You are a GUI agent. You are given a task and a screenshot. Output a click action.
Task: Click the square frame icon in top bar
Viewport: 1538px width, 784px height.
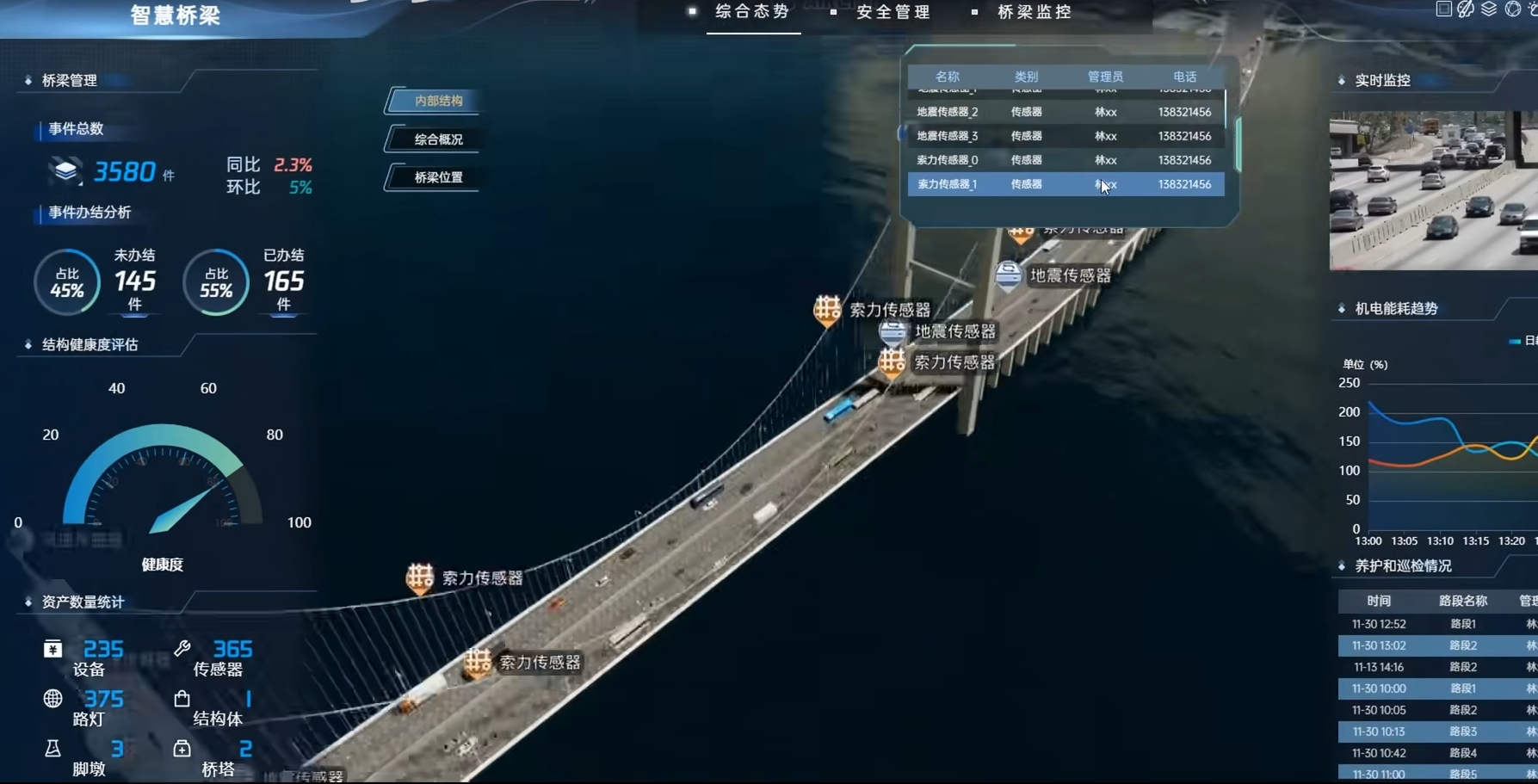click(1443, 9)
